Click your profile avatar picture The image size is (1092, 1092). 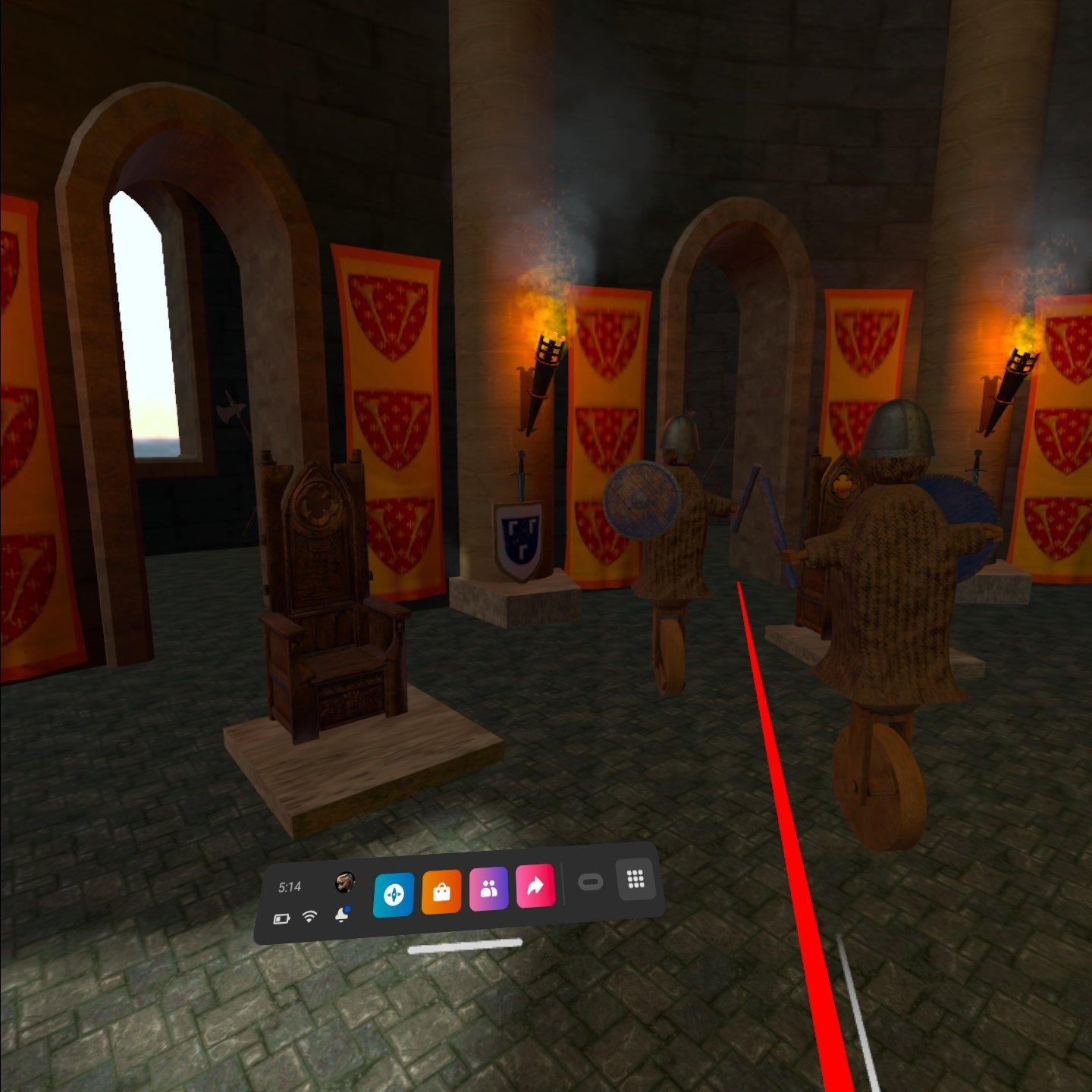[345, 882]
